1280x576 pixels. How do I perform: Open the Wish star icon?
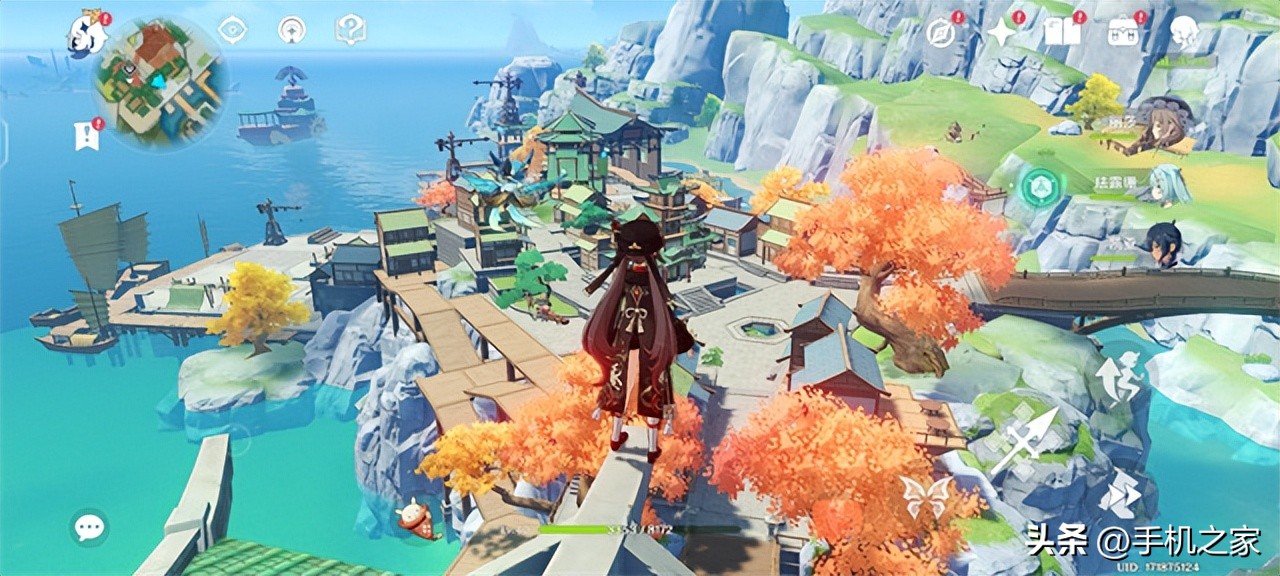coord(1001,33)
